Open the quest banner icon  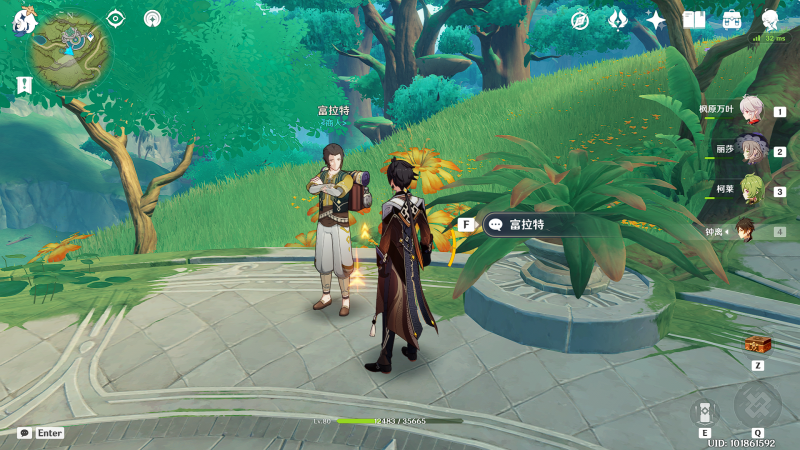(x=24, y=86)
